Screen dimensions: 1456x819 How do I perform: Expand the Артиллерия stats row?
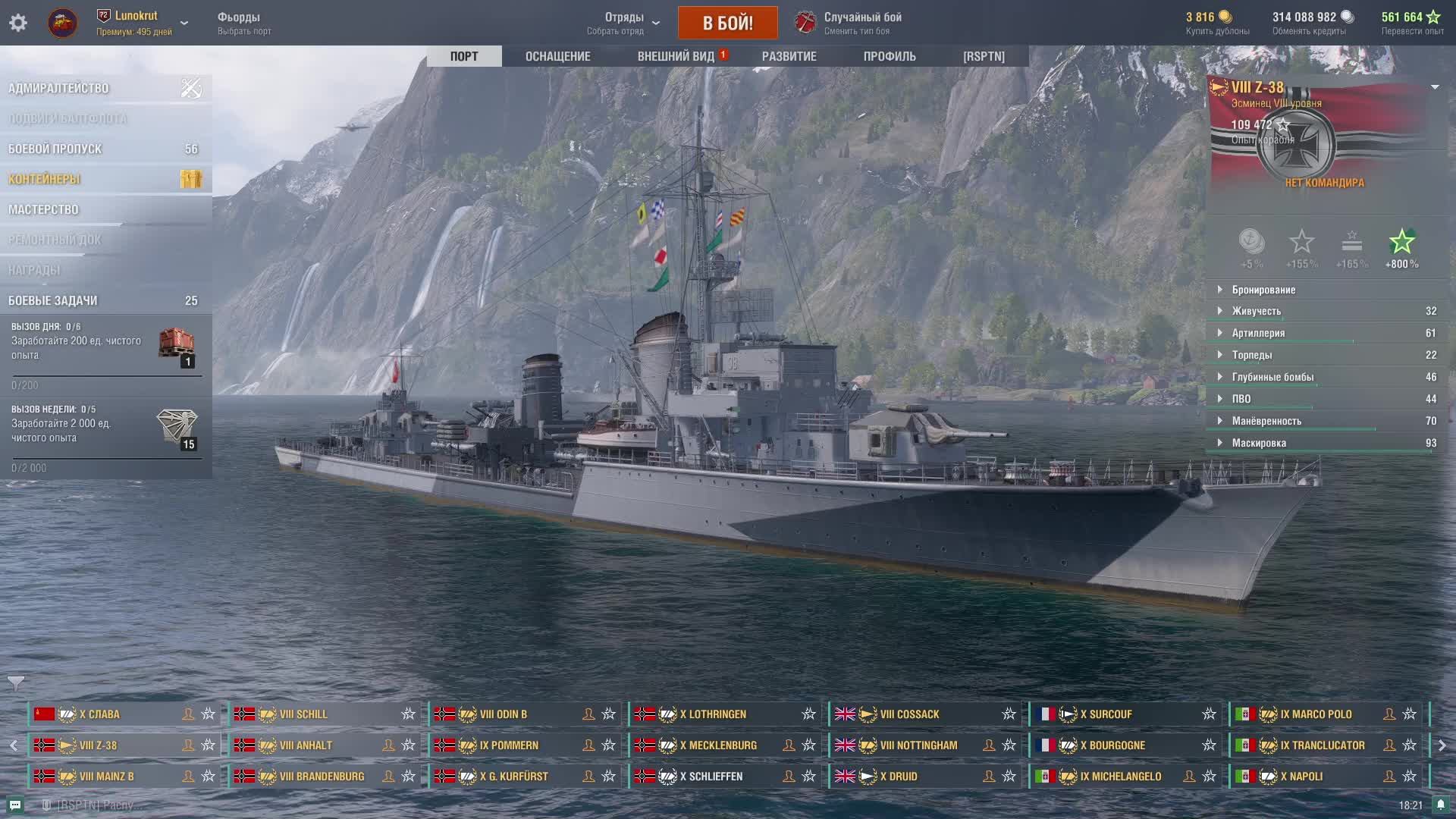(x=1258, y=333)
